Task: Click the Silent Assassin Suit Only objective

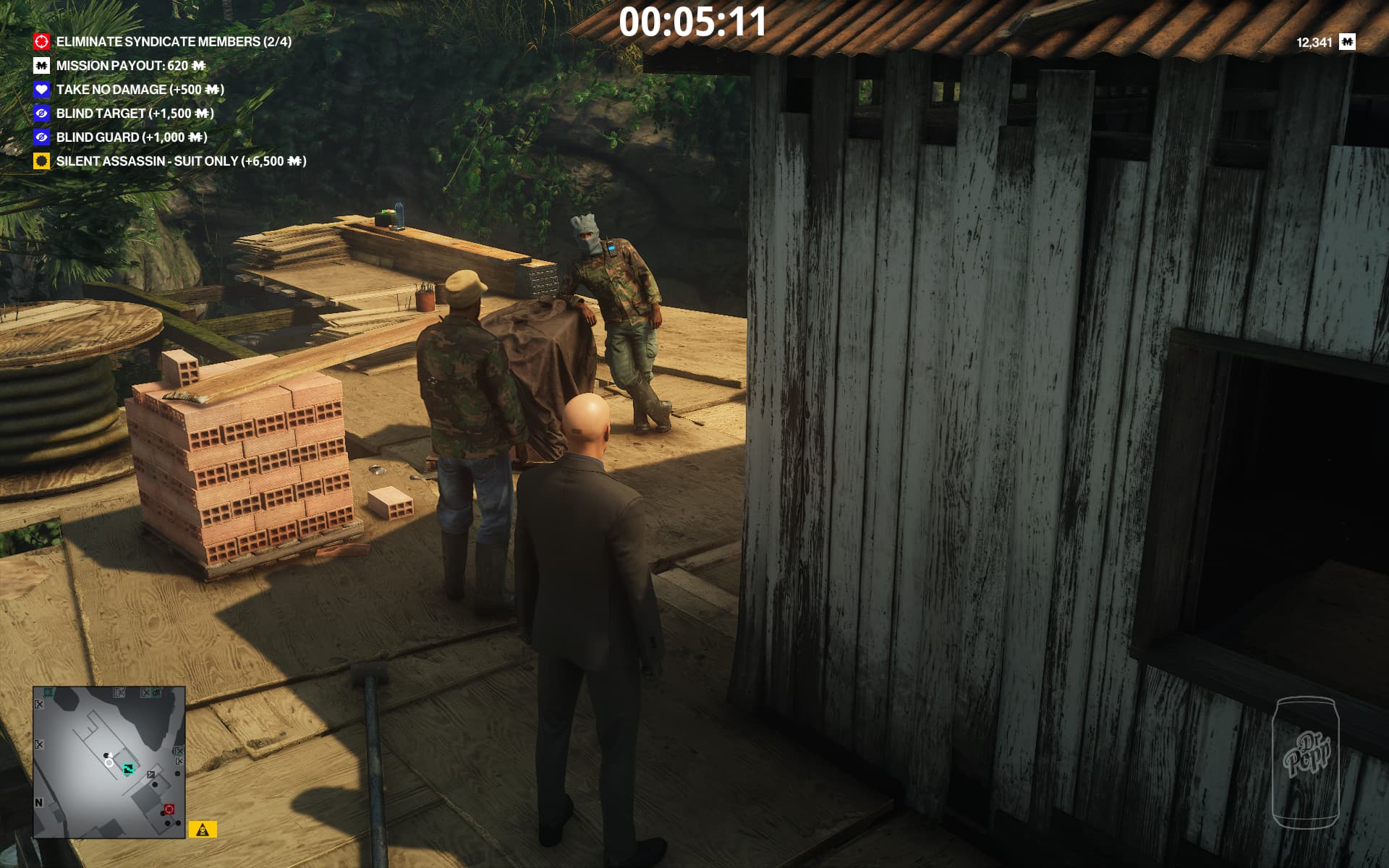Action: pos(181,161)
